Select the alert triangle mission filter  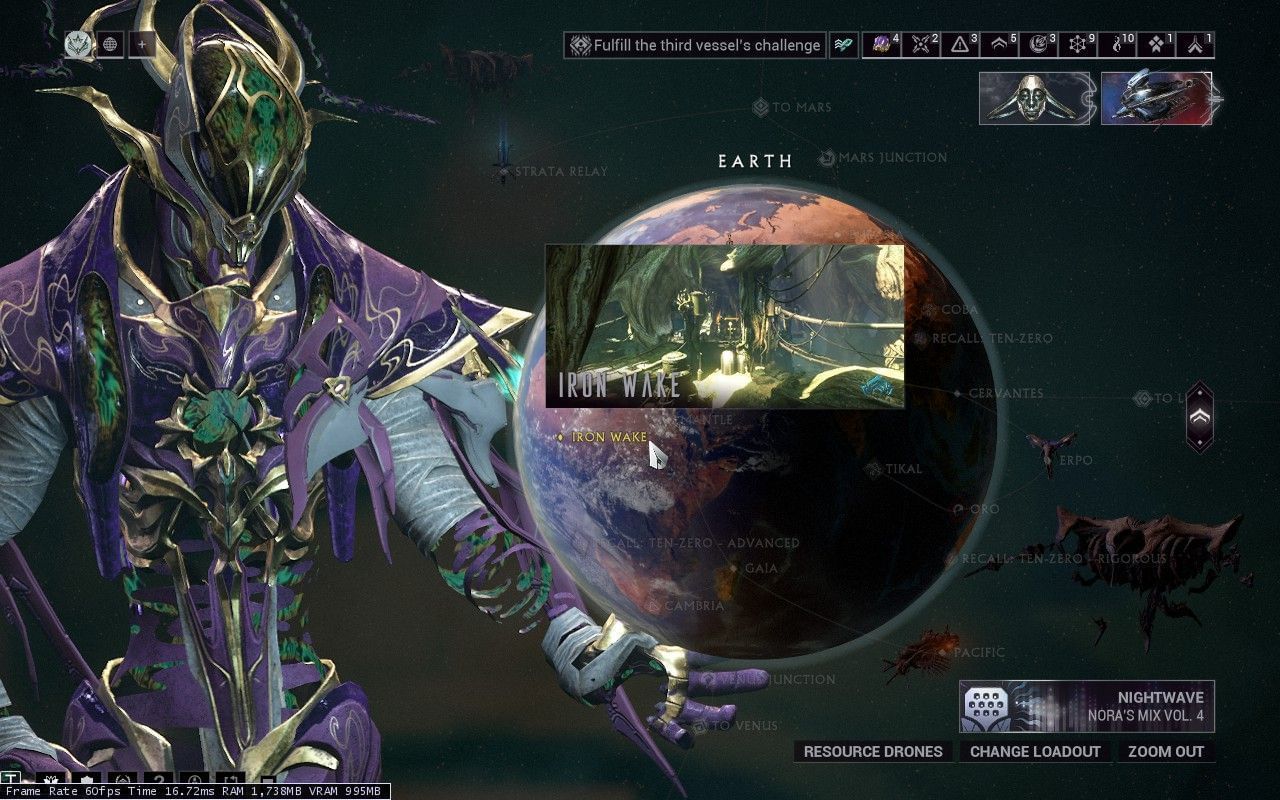959,45
